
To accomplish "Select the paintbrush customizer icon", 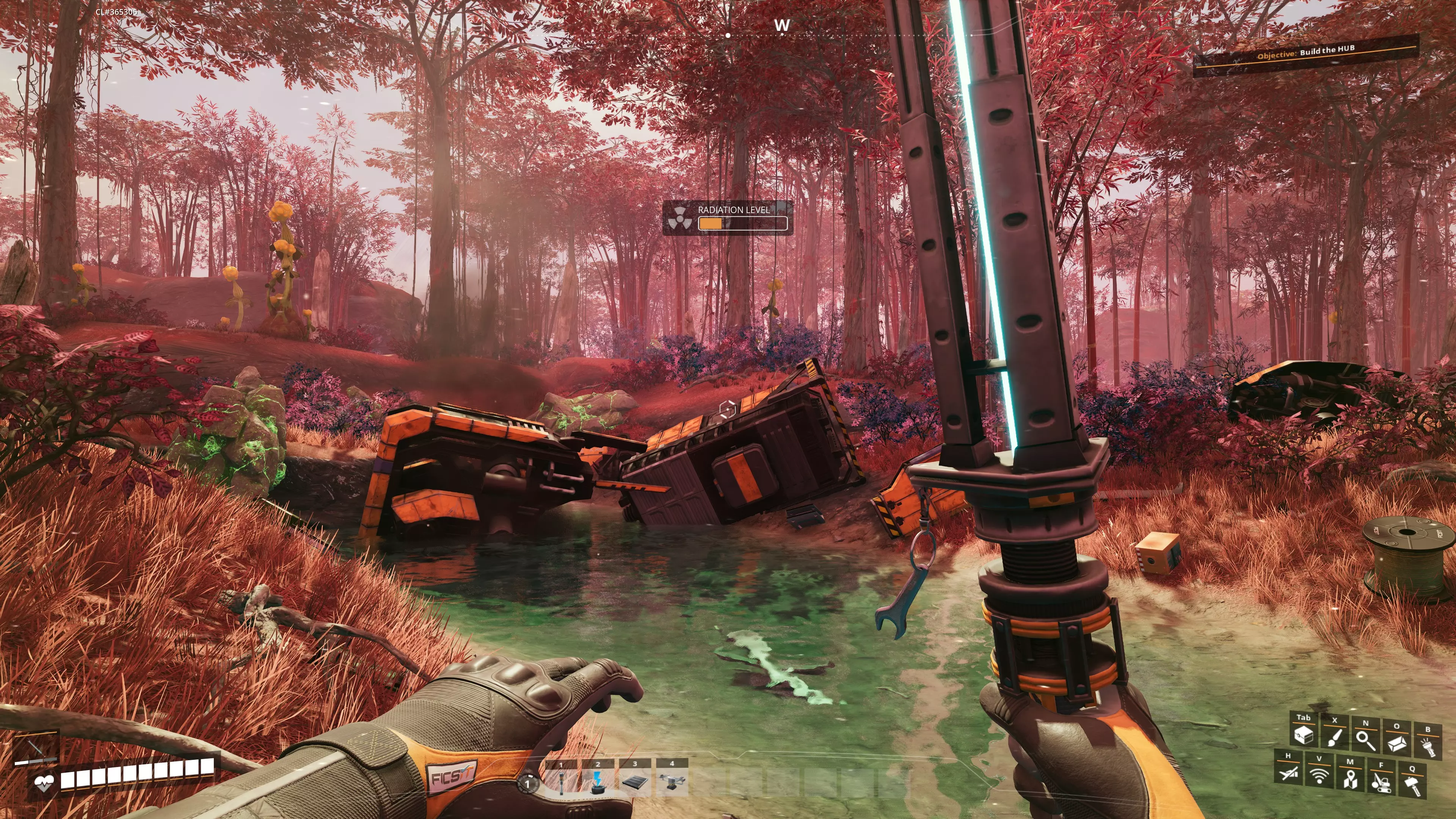I will tap(1335, 737).
